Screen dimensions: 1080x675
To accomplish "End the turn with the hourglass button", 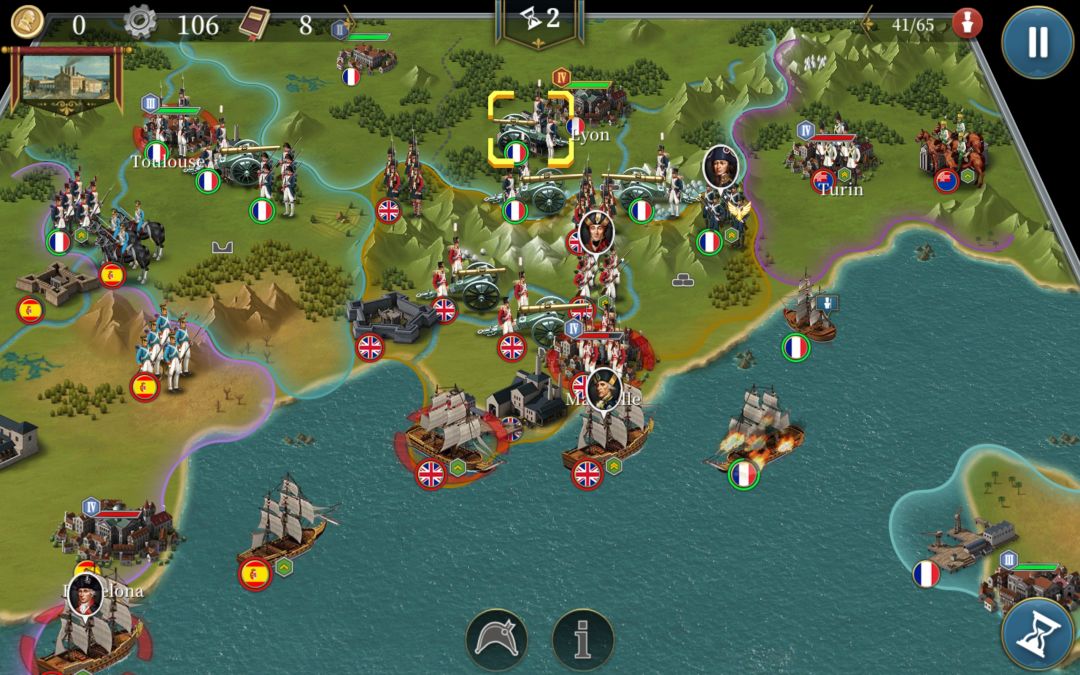I will coord(1037,634).
